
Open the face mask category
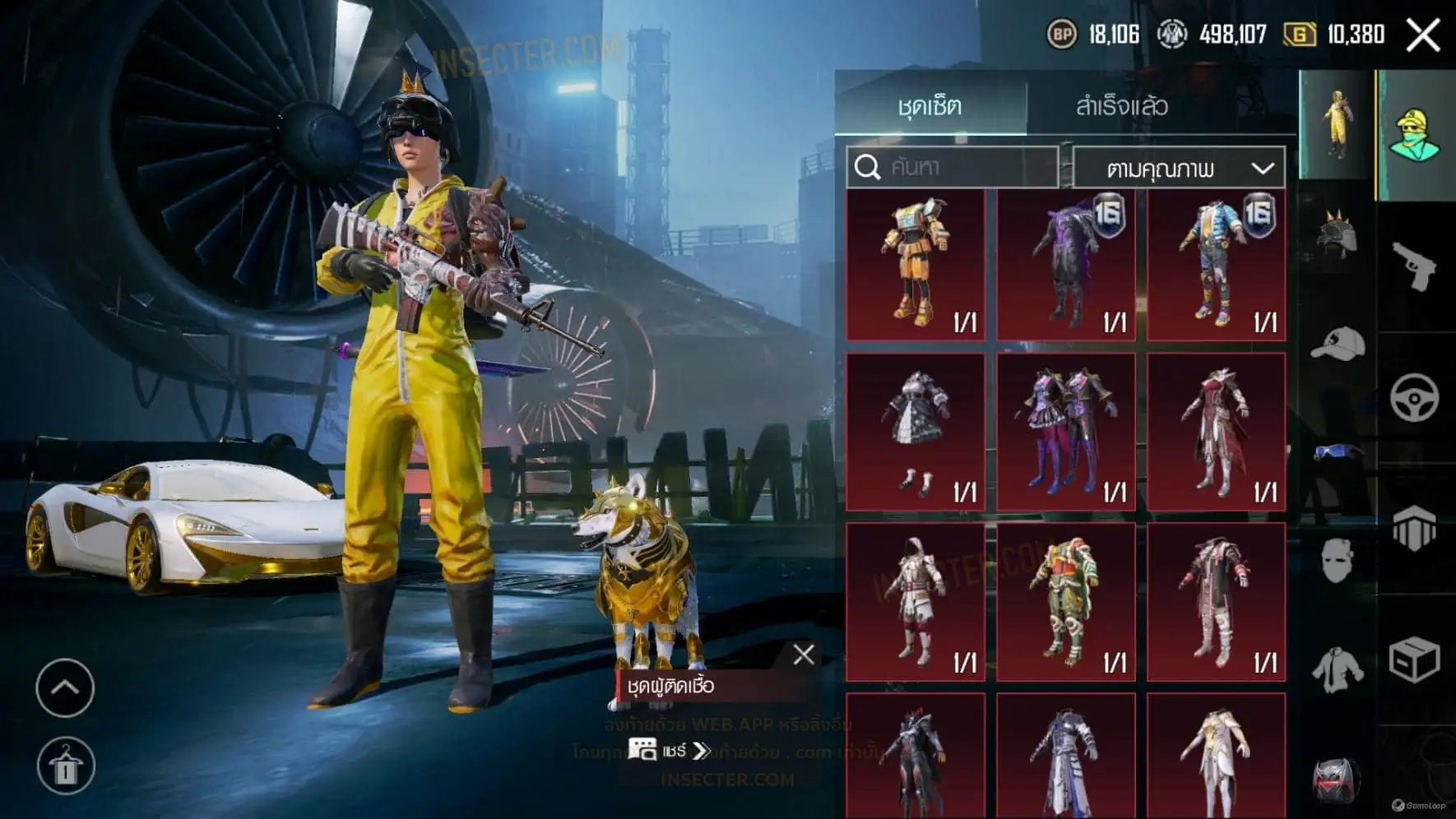(x=1337, y=562)
